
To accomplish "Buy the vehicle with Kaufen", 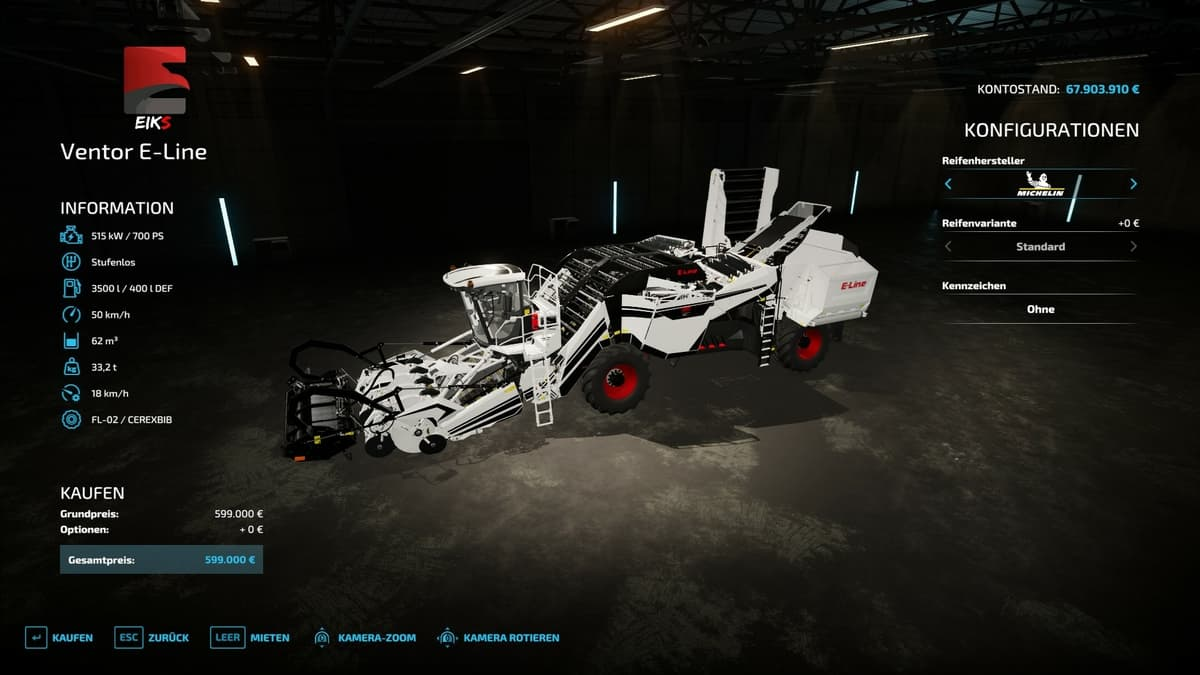I will (x=59, y=637).
